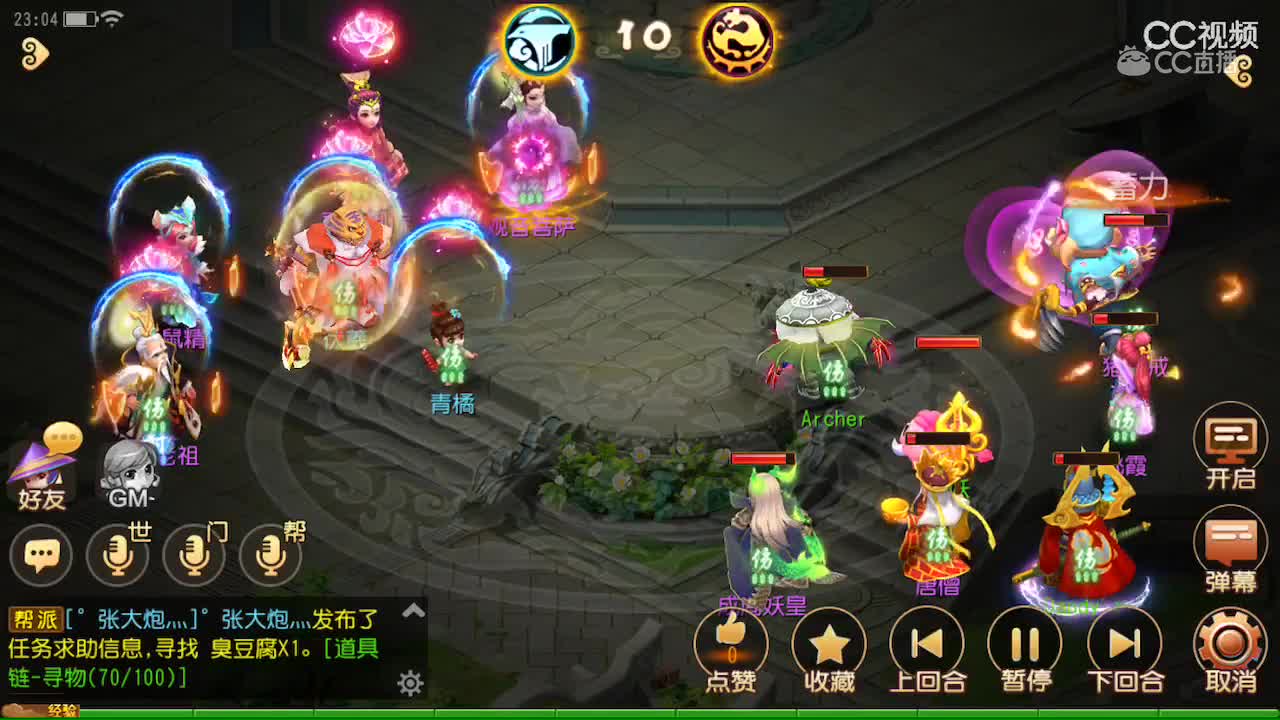This screenshot has height=720, width=1280.
Task: Tap the dark demon emblem at top center
Action: coord(737,42)
